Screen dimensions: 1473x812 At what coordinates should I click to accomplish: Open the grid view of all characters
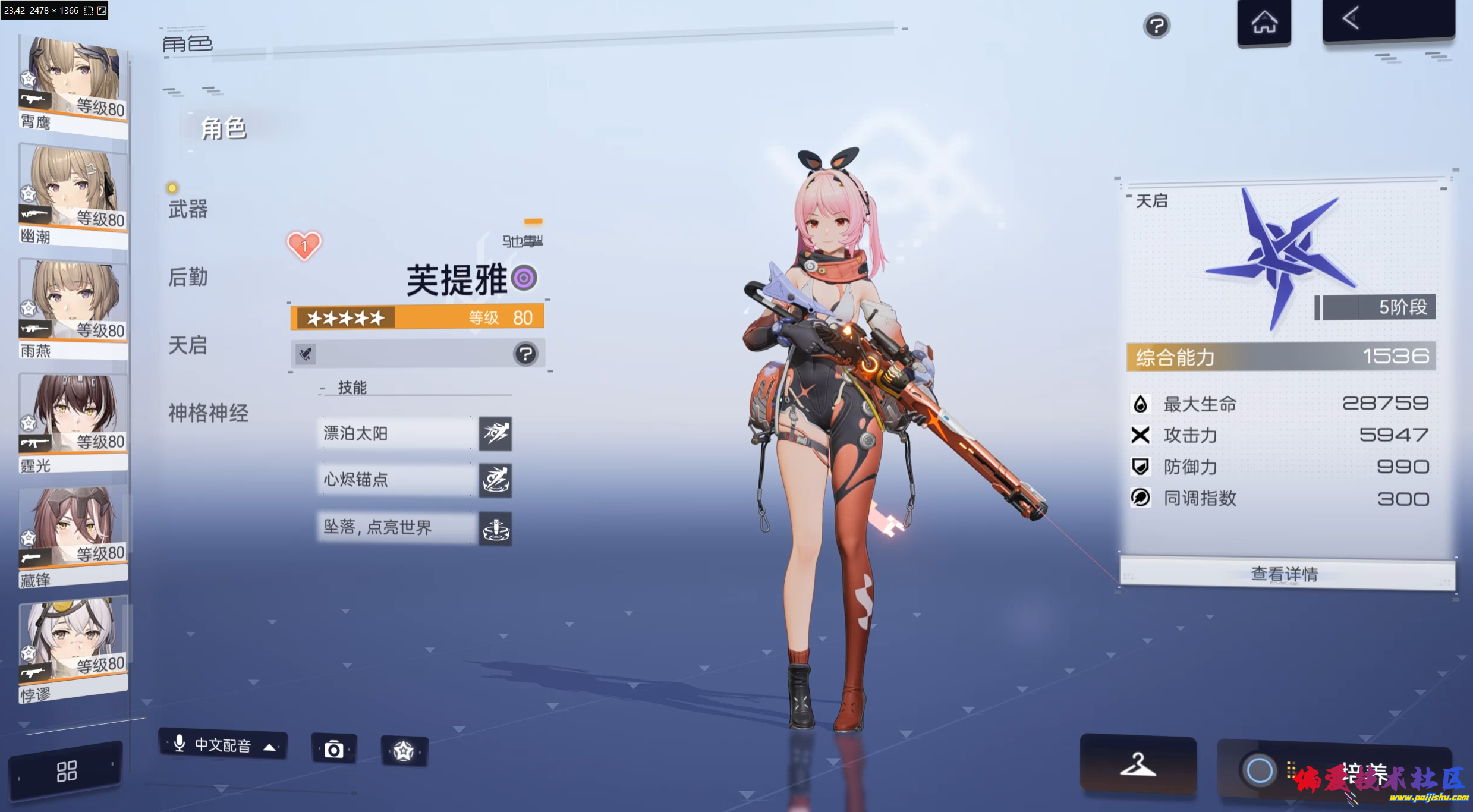[66, 772]
